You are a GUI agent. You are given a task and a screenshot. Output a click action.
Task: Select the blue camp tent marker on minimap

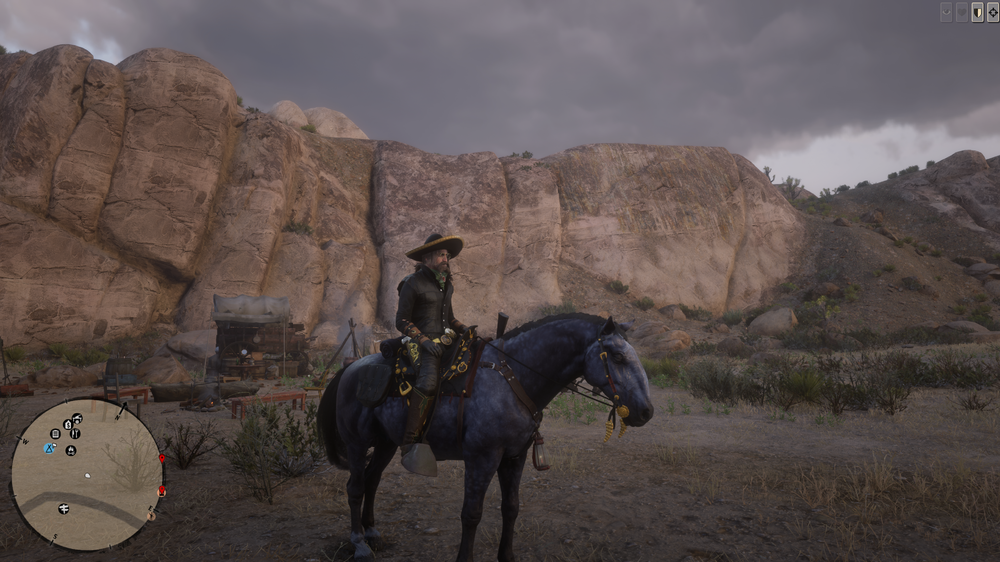pyautogui.click(x=48, y=448)
